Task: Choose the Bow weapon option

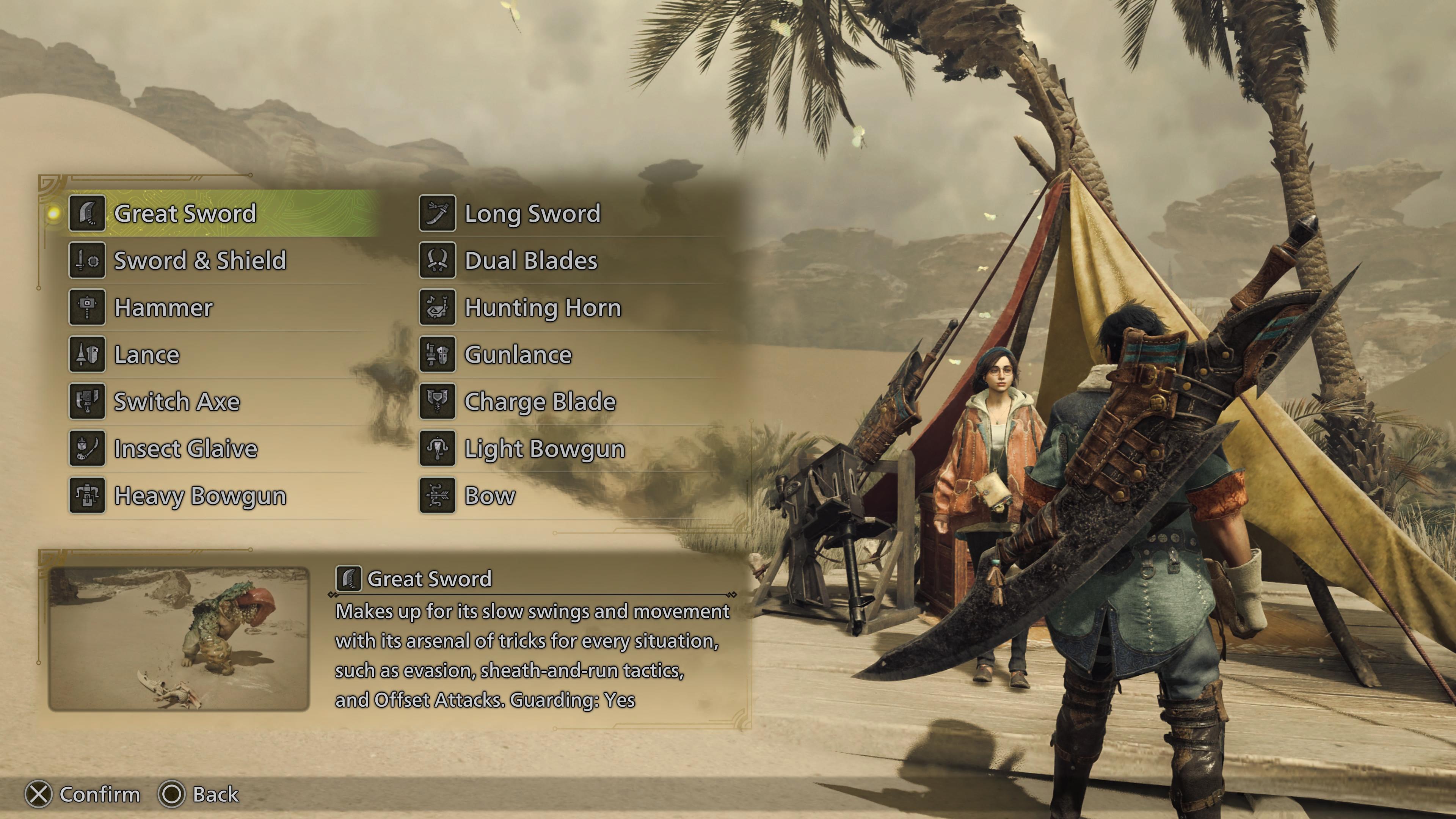Action: tap(490, 496)
